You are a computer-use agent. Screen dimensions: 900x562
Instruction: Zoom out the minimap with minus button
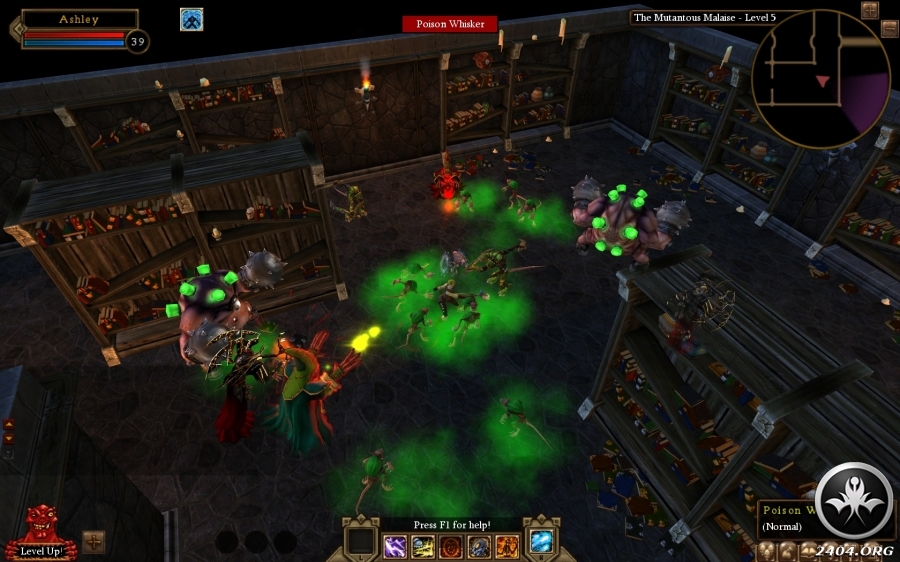pos(889,28)
